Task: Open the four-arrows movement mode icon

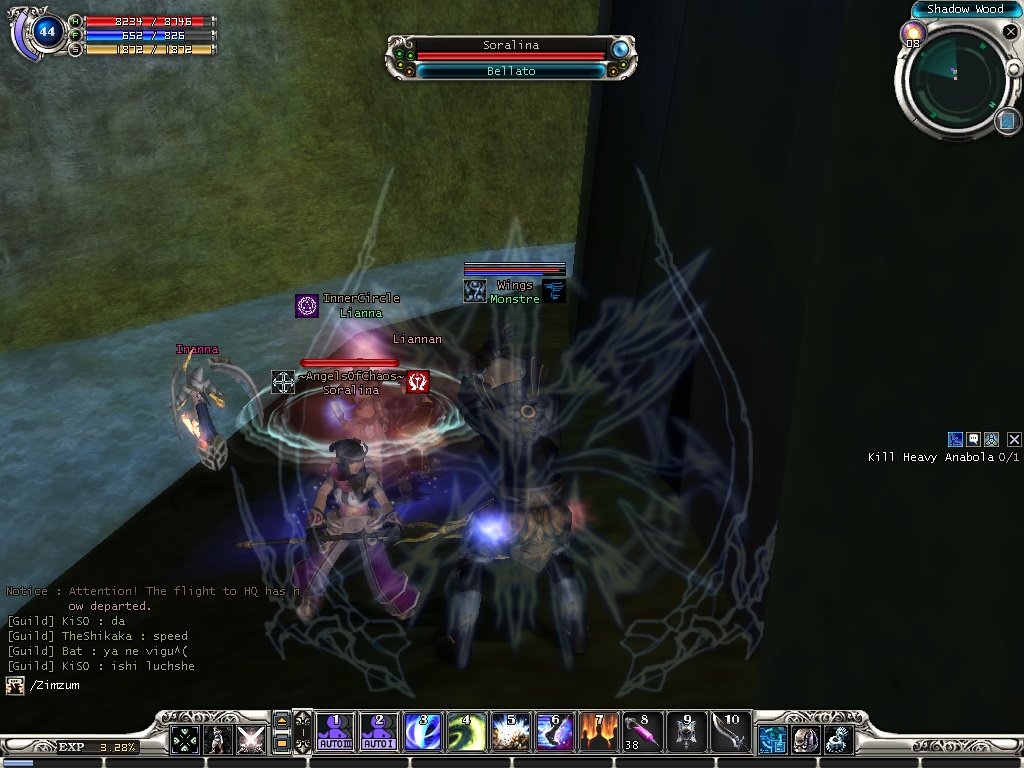Action: point(185,739)
